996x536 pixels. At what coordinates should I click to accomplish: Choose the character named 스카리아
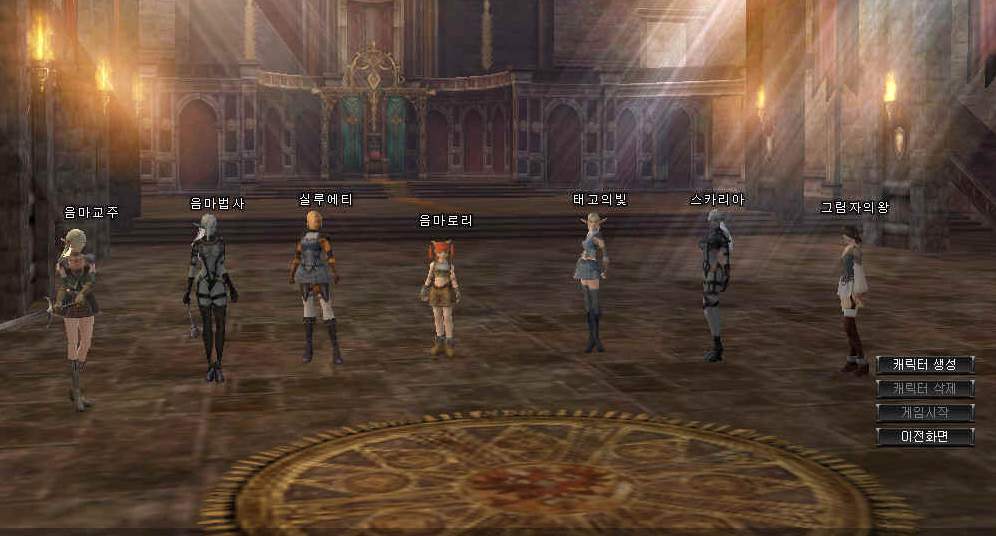715,280
